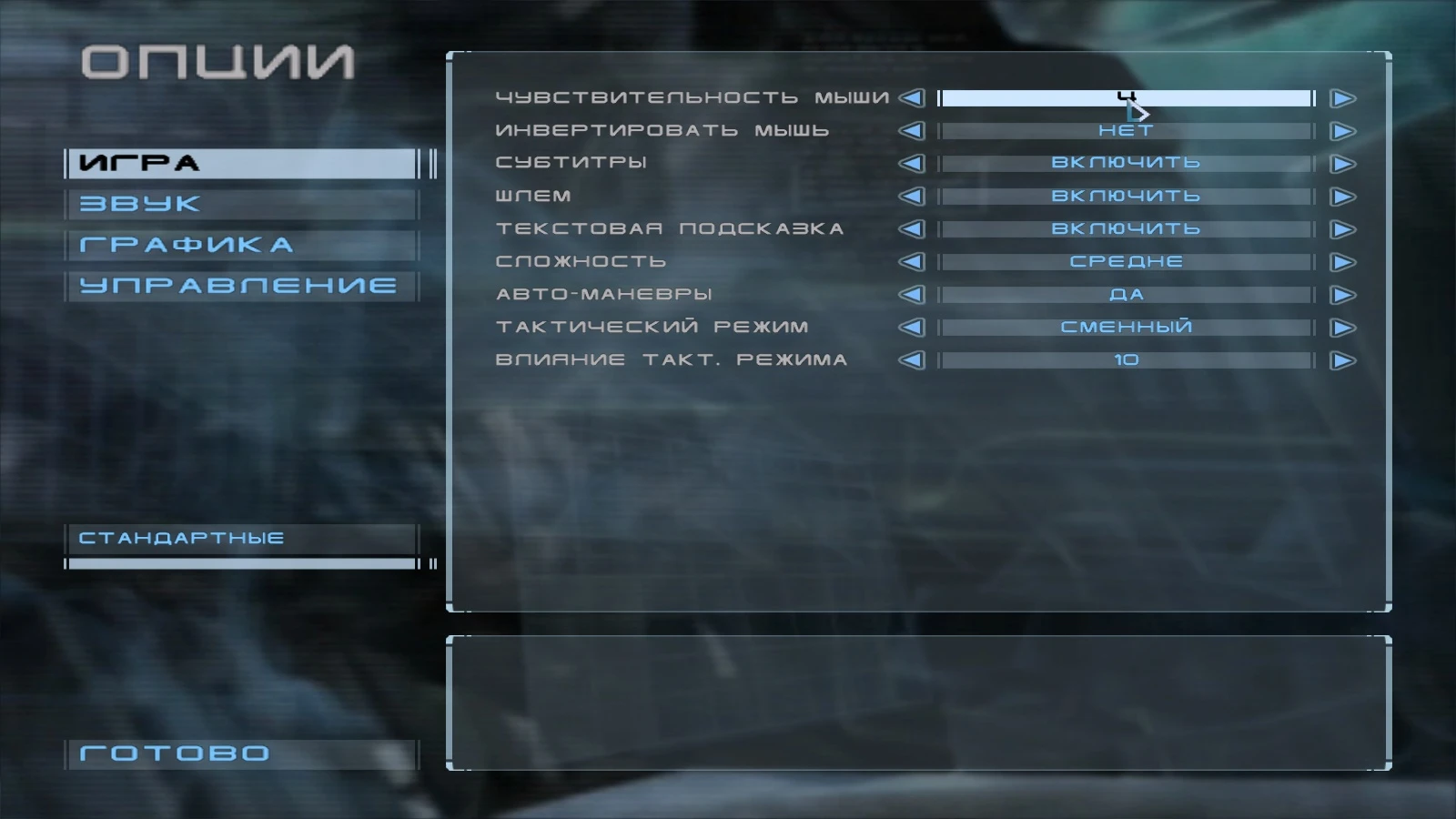Switch to the Графика tab
Viewport: 1456px width, 819px height.
coord(240,245)
